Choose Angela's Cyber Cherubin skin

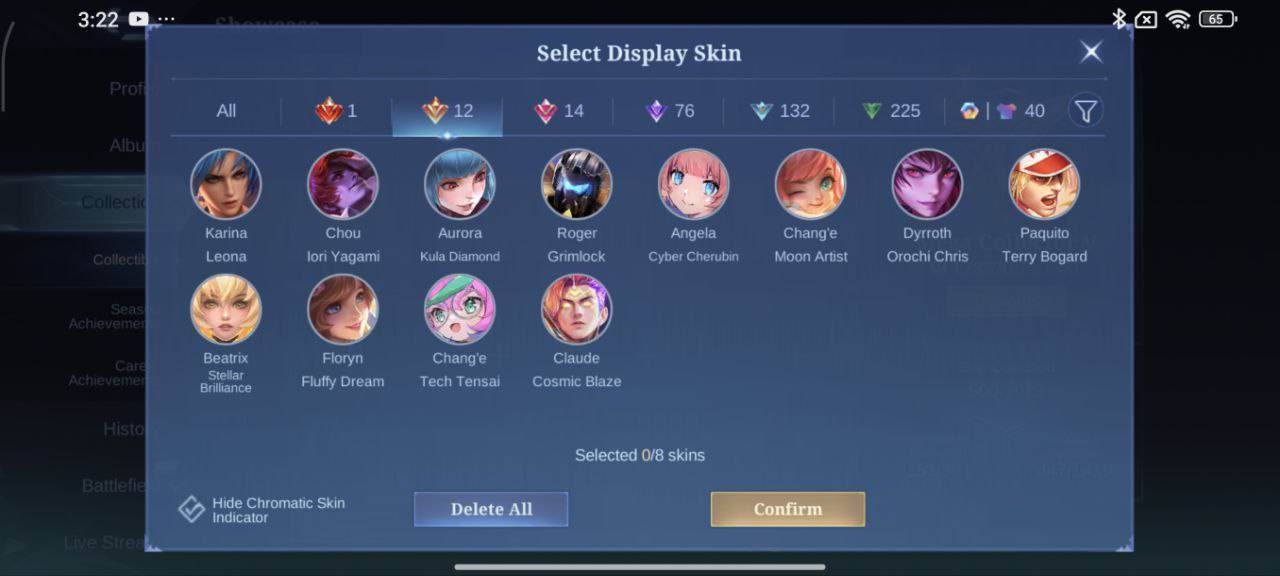click(x=693, y=184)
